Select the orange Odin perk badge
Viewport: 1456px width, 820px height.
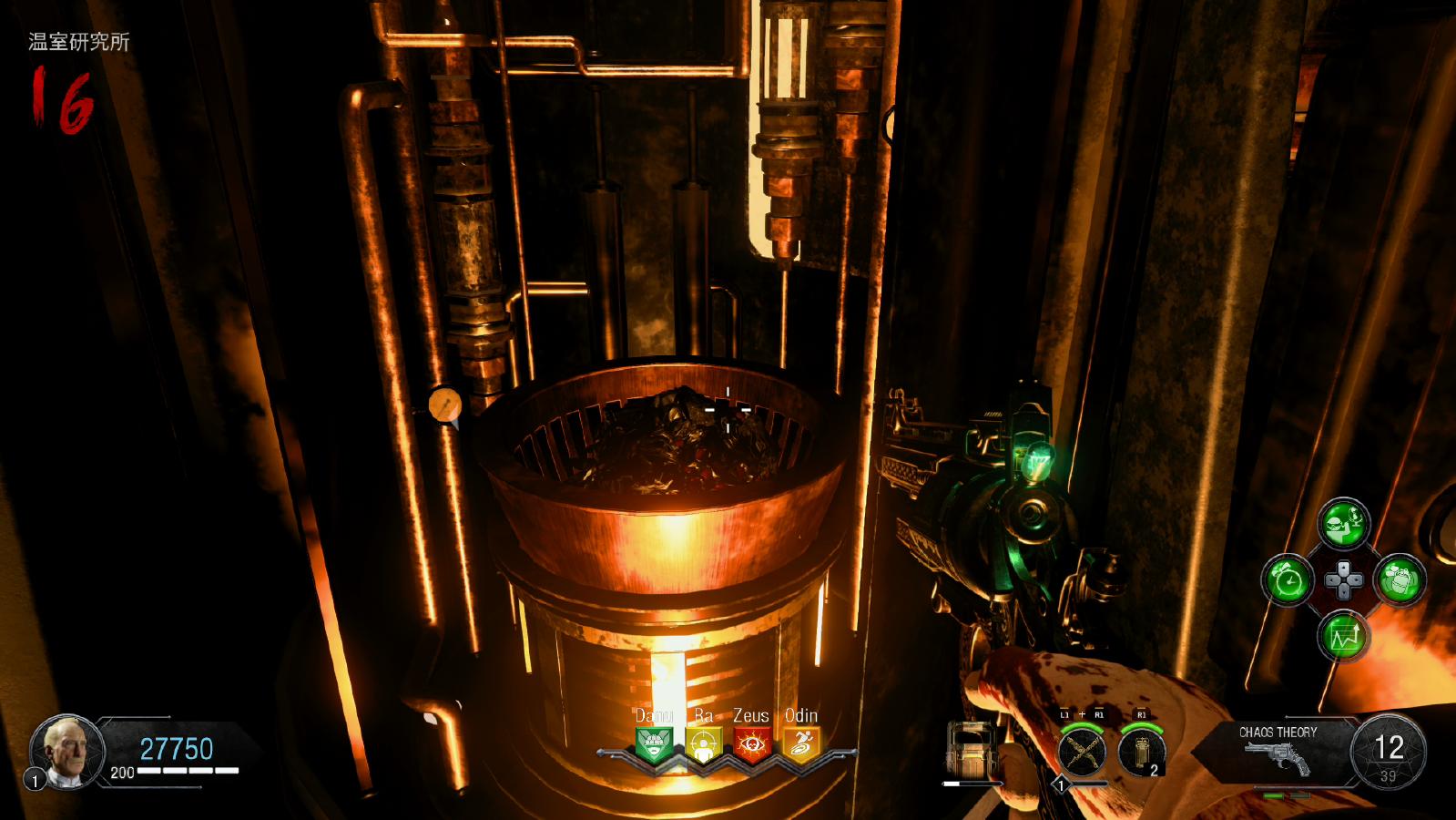click(801, 744)
